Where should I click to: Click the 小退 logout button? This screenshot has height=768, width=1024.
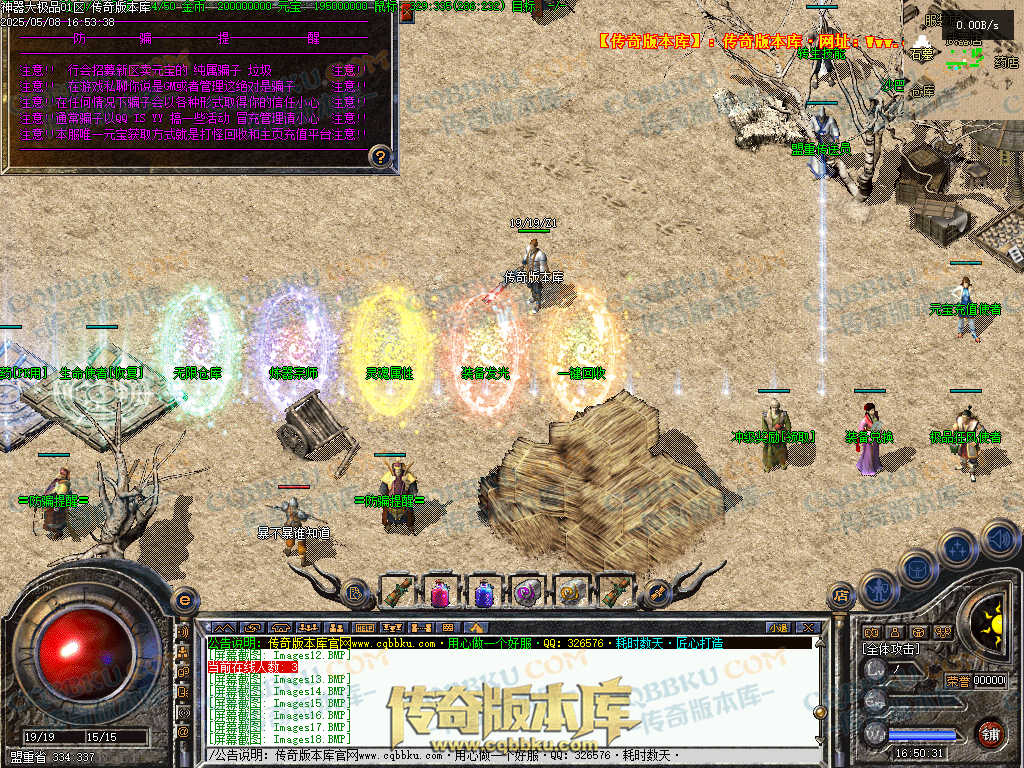tap(778, 628)
